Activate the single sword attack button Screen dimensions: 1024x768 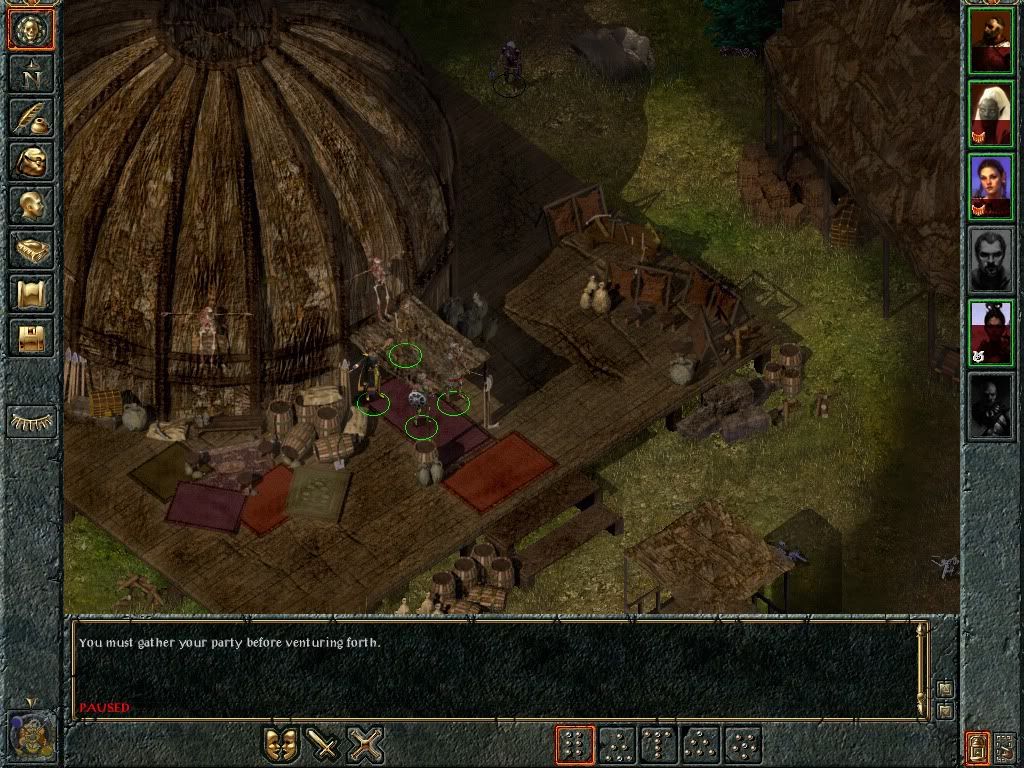(323, 745)
